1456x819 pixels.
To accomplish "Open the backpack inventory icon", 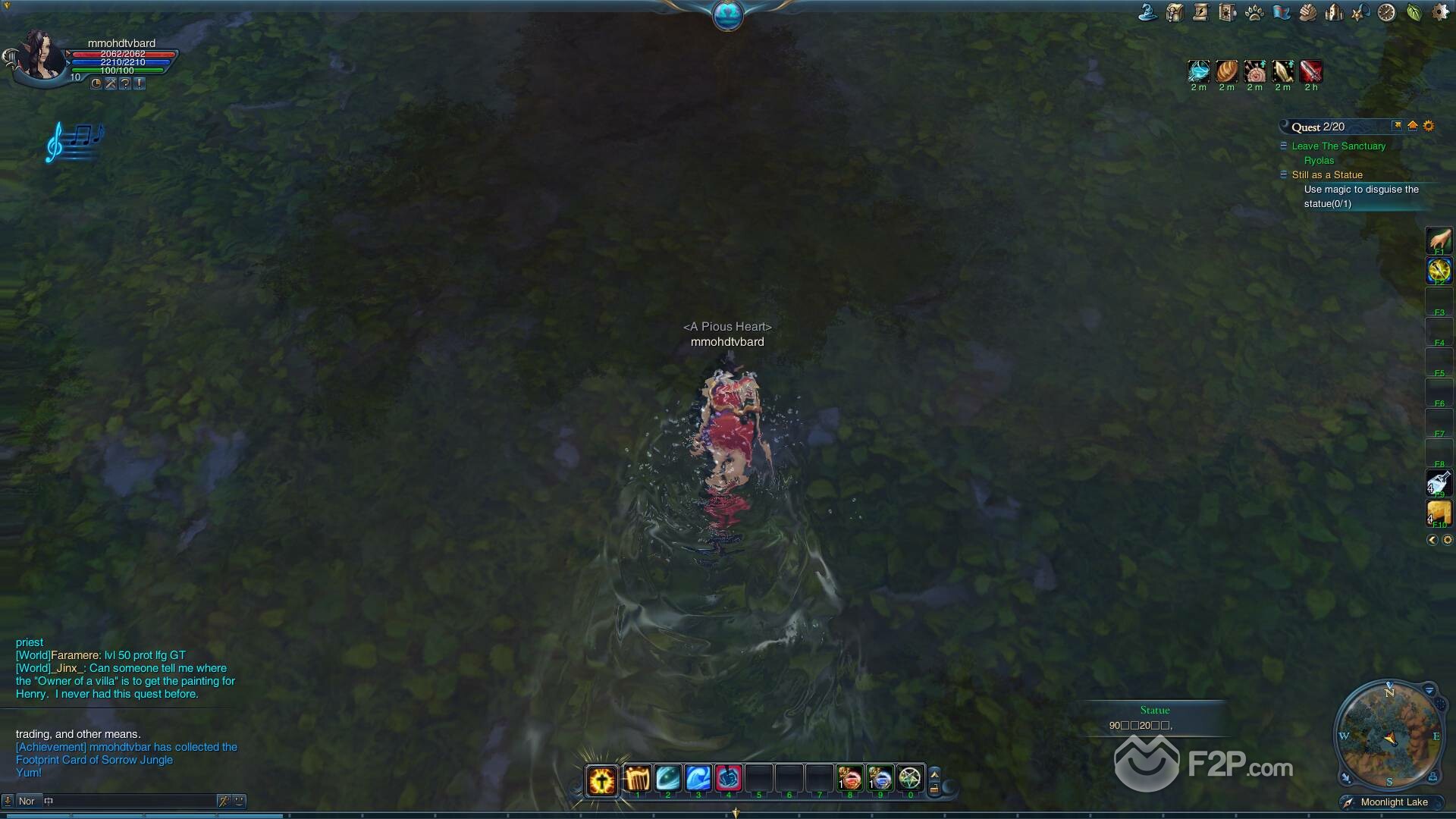I will [1175, 12].
